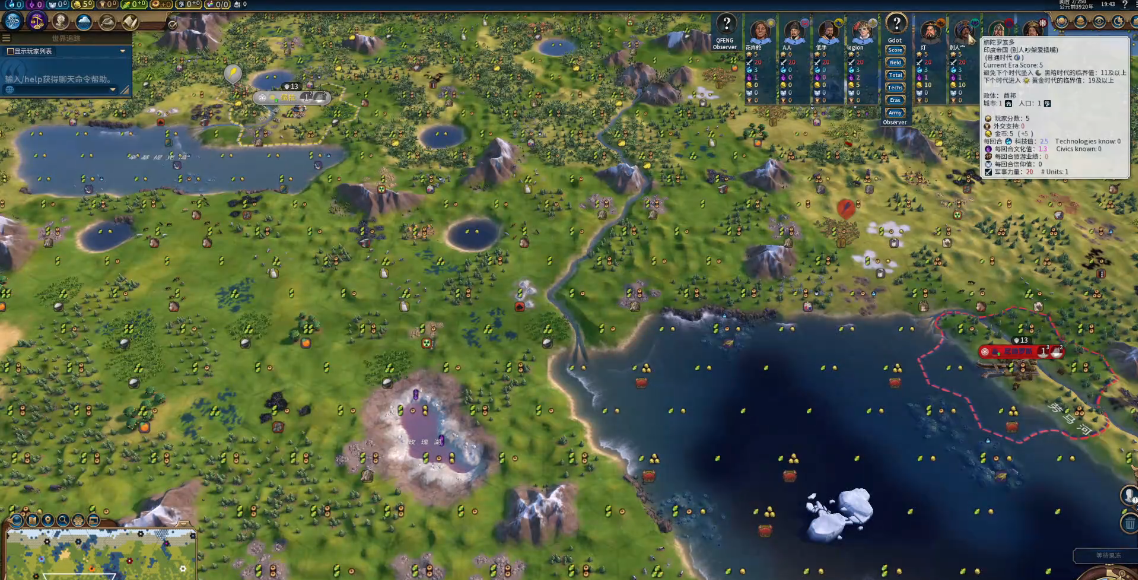Select the Score observer button

tap(895, 50)
